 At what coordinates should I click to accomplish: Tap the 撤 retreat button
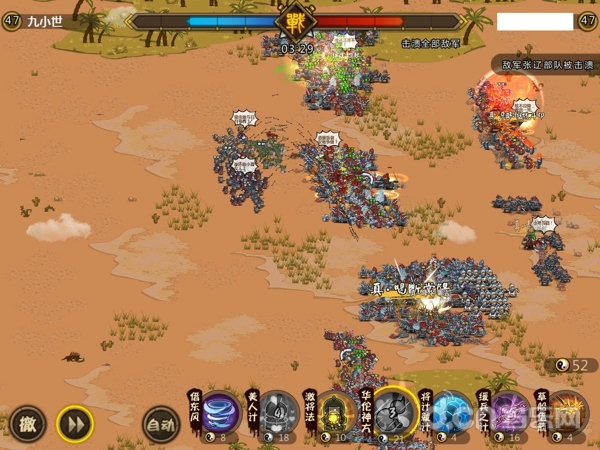[x=28, y=423]
